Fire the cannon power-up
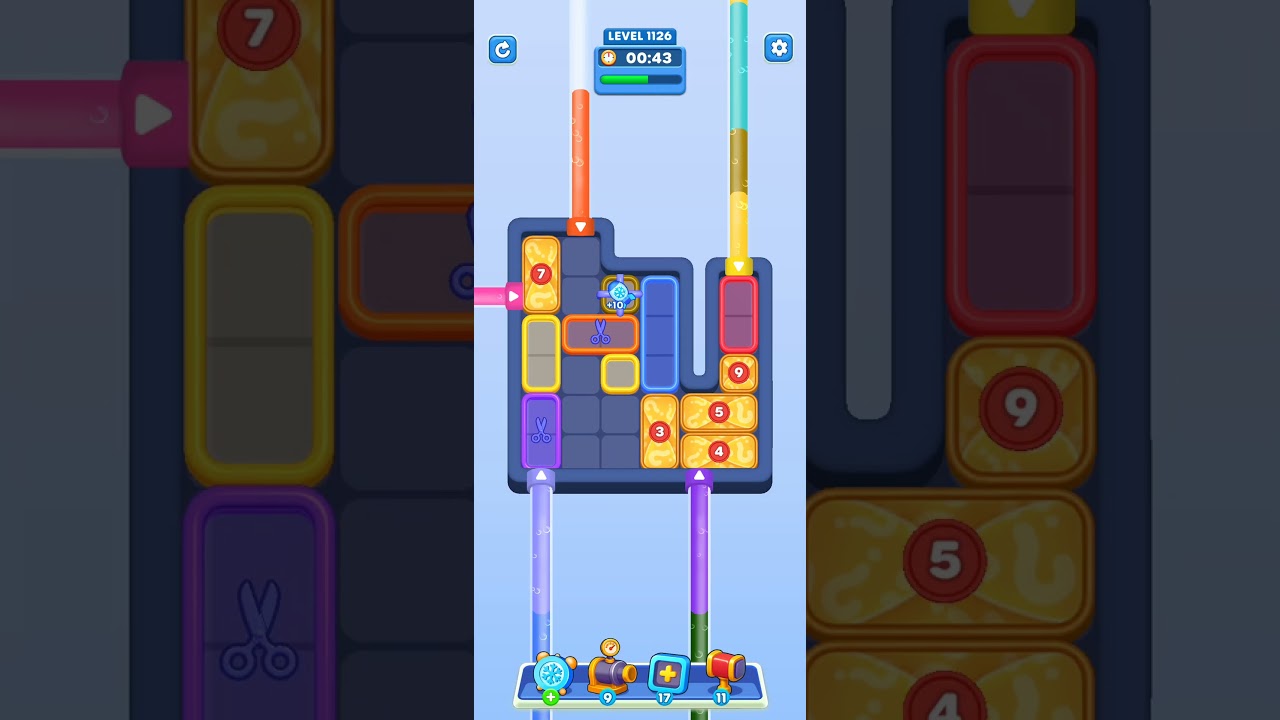Viewport: 1280px width, 720px height. tap(612, 675)
